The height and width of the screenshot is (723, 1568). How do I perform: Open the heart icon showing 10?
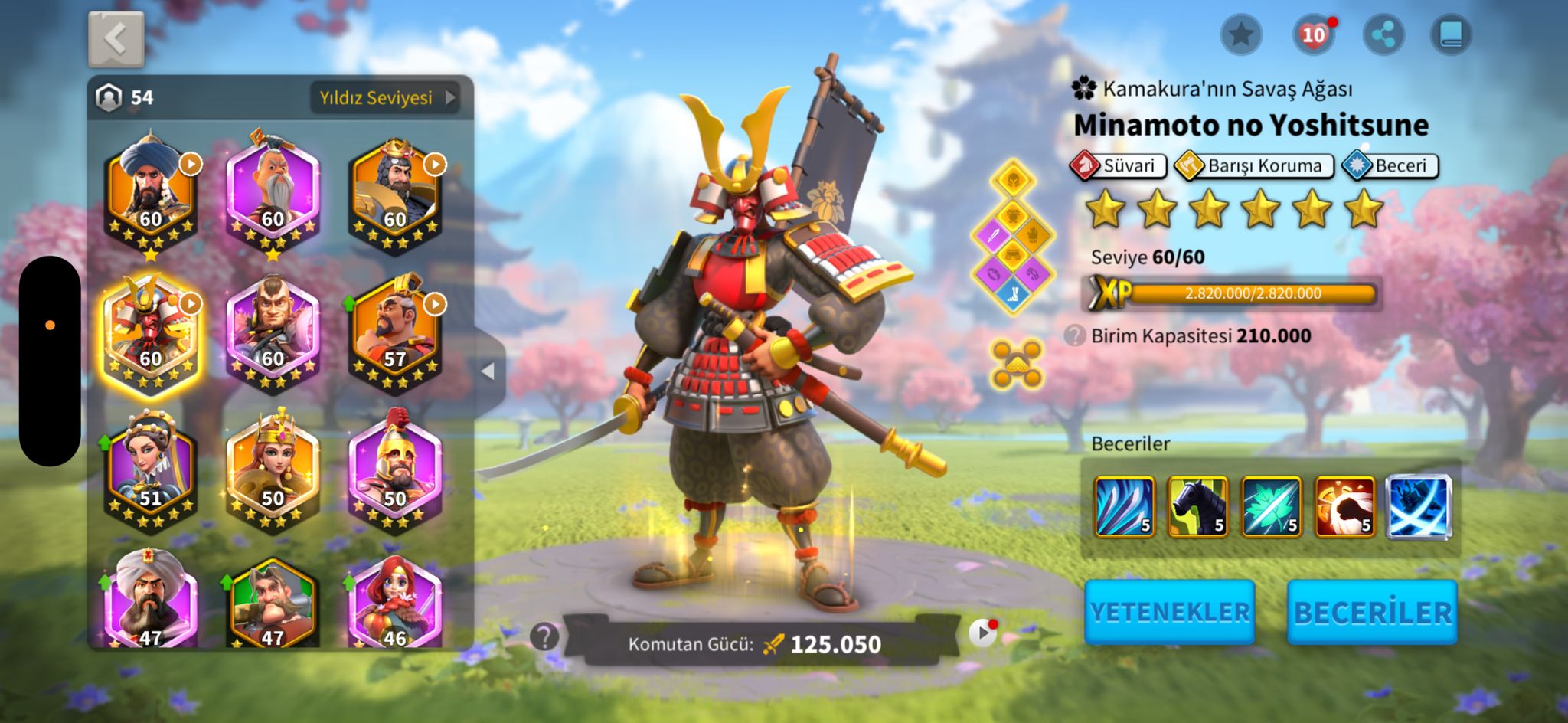tap(1313, 34)
